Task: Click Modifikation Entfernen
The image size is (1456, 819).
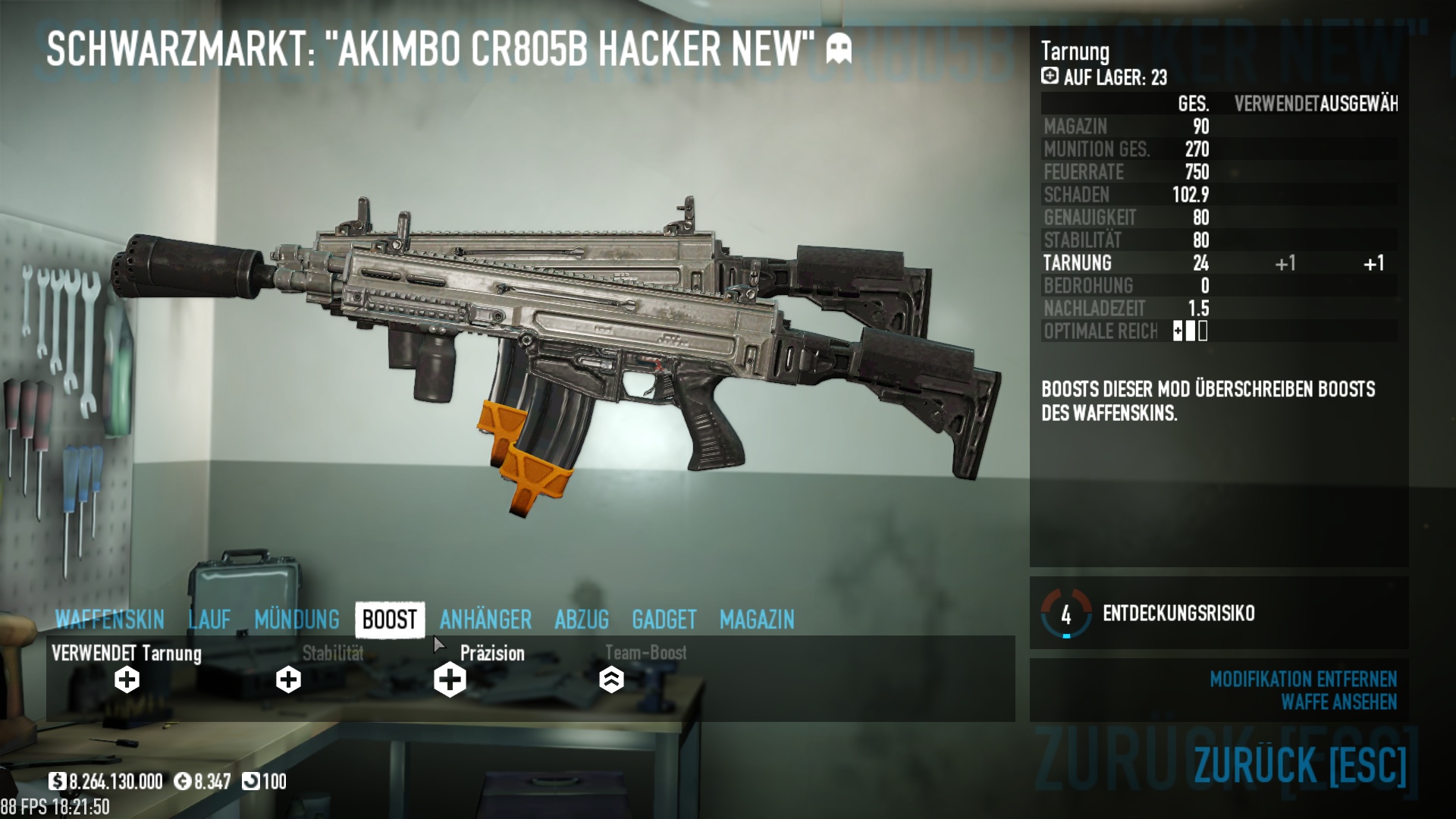Action: pyautogui.click(x=1303, y=679)
